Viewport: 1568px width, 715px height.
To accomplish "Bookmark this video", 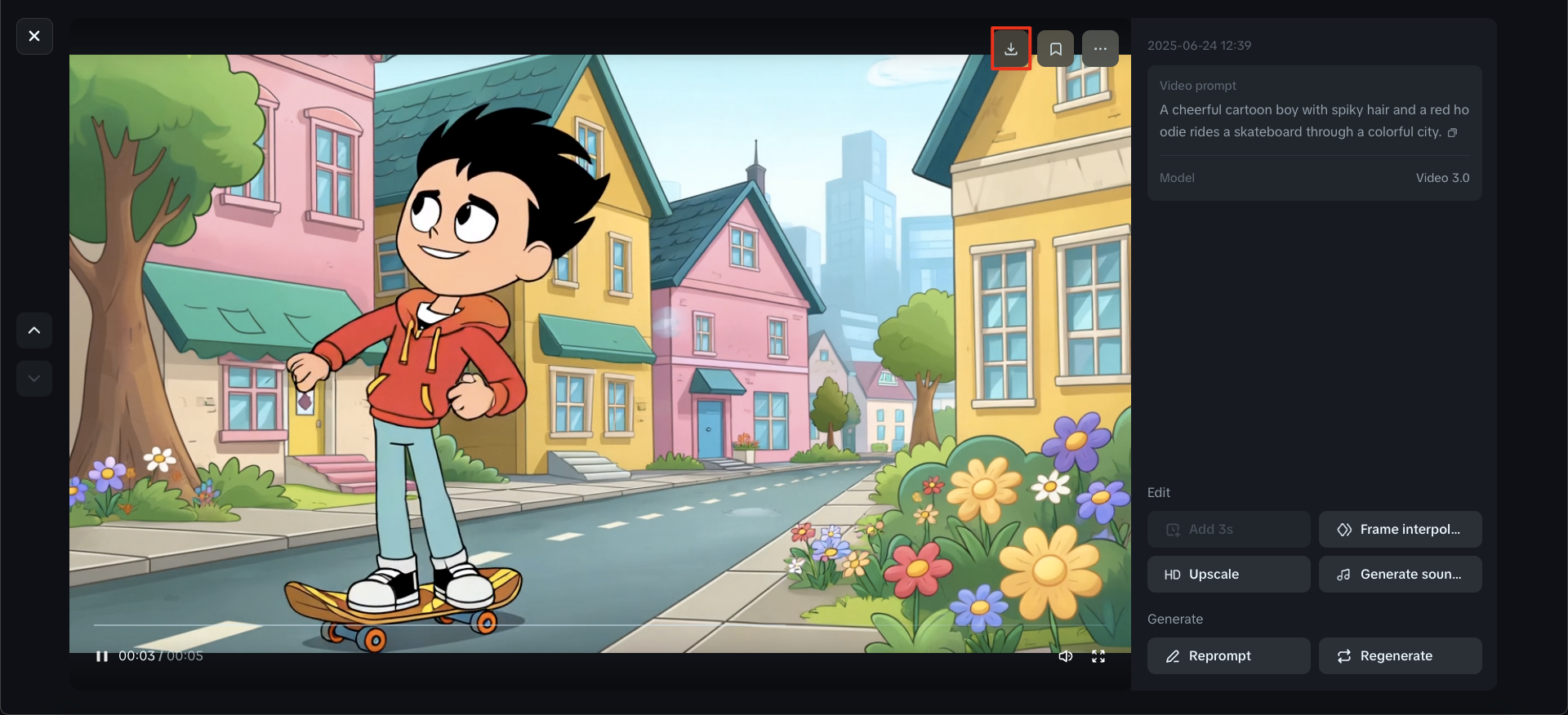I will (1055, 48).
